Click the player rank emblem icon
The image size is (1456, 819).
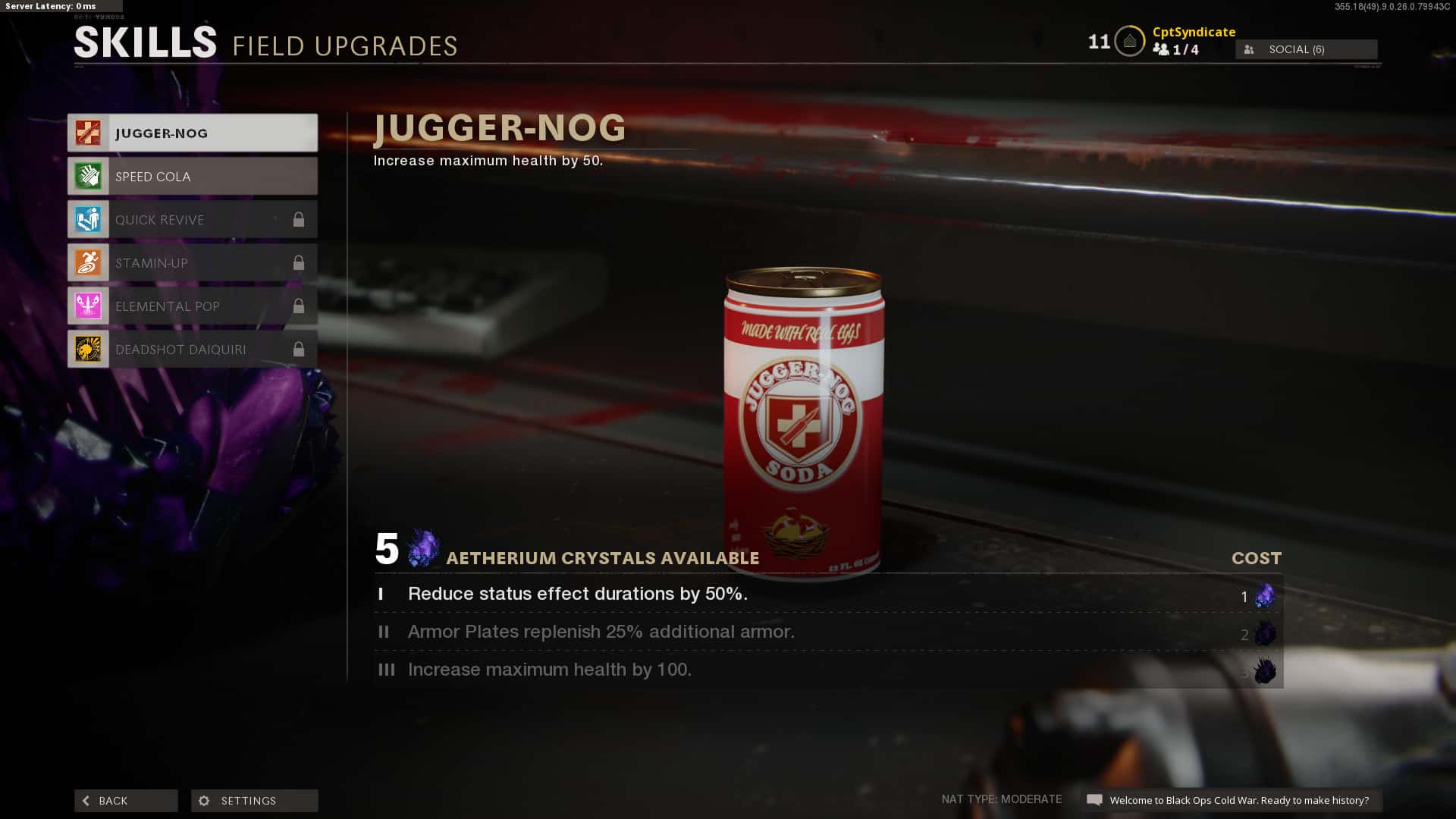coord(1129,42)
